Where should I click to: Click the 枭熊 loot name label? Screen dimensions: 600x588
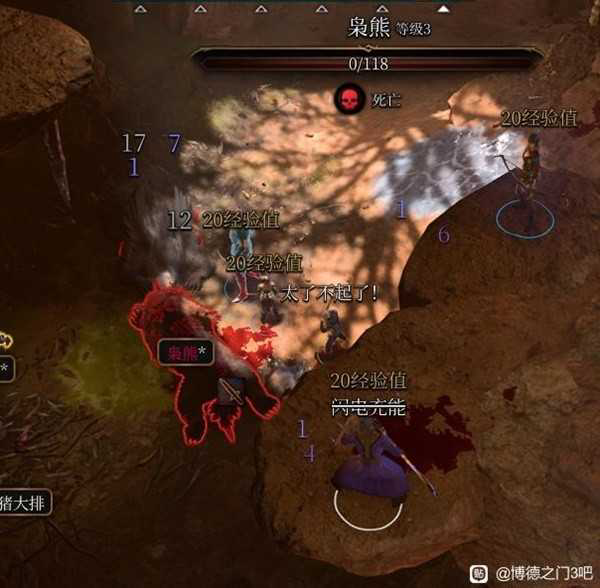[186, 353]
